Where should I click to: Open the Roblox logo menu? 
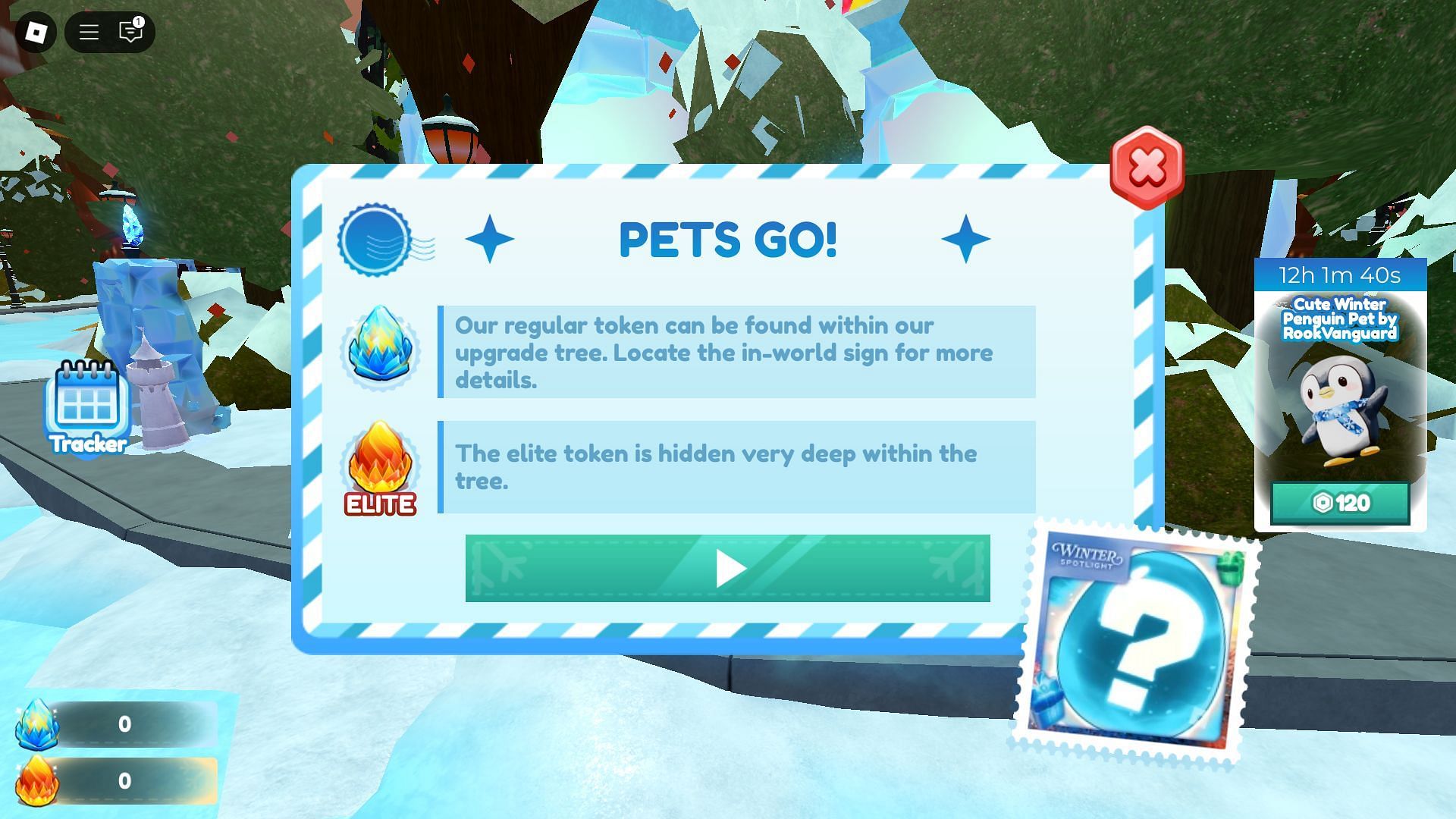coord(36,32)
